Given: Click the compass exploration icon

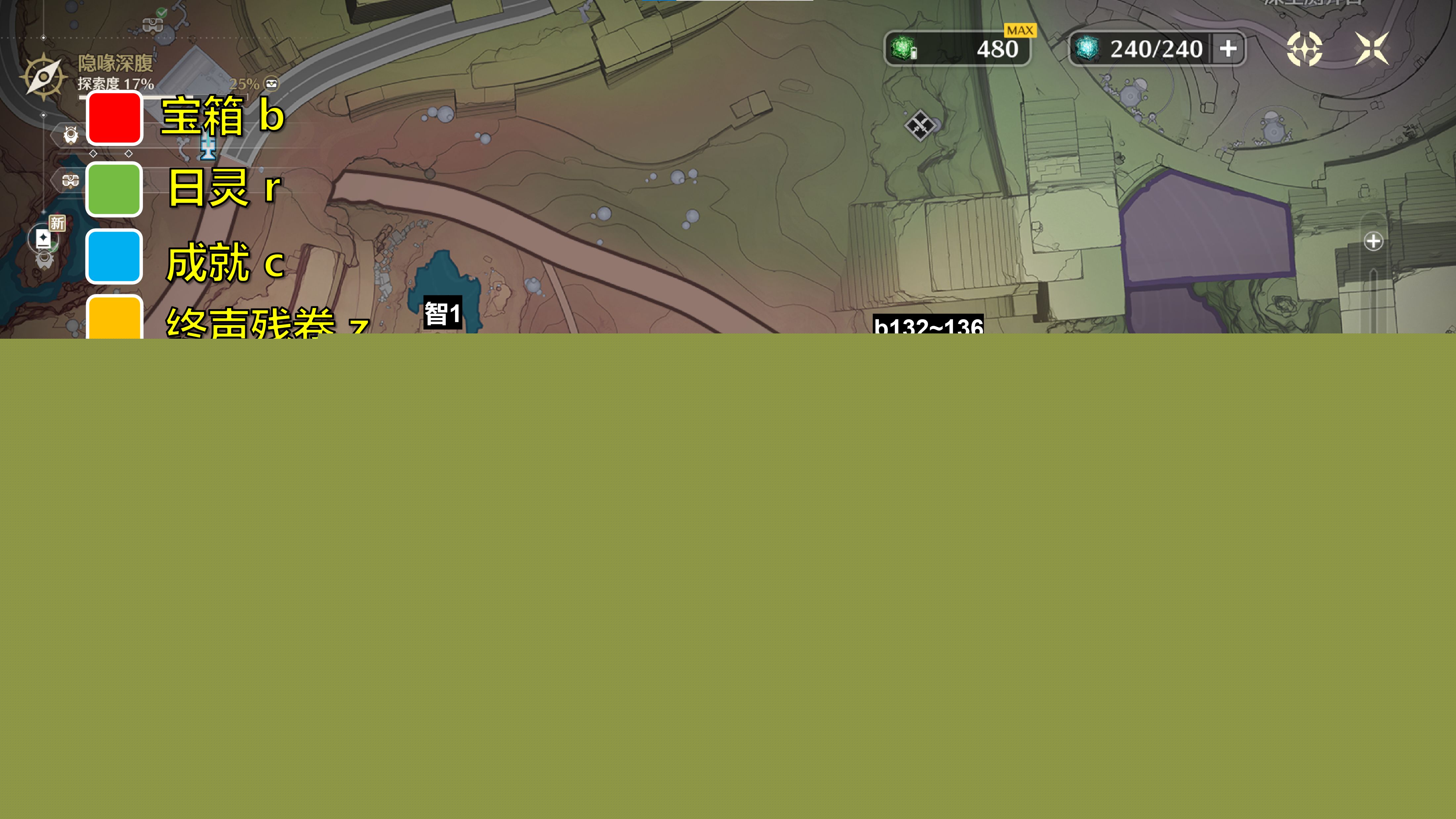Looking at the screenshot, I should [x=44, y=76].
